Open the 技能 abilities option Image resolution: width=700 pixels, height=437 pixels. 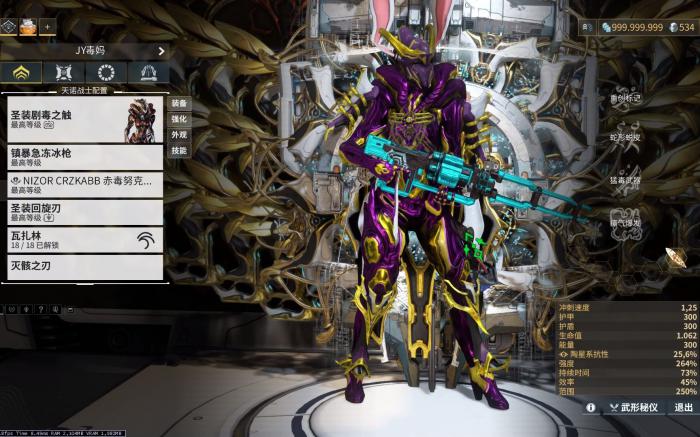178,150
